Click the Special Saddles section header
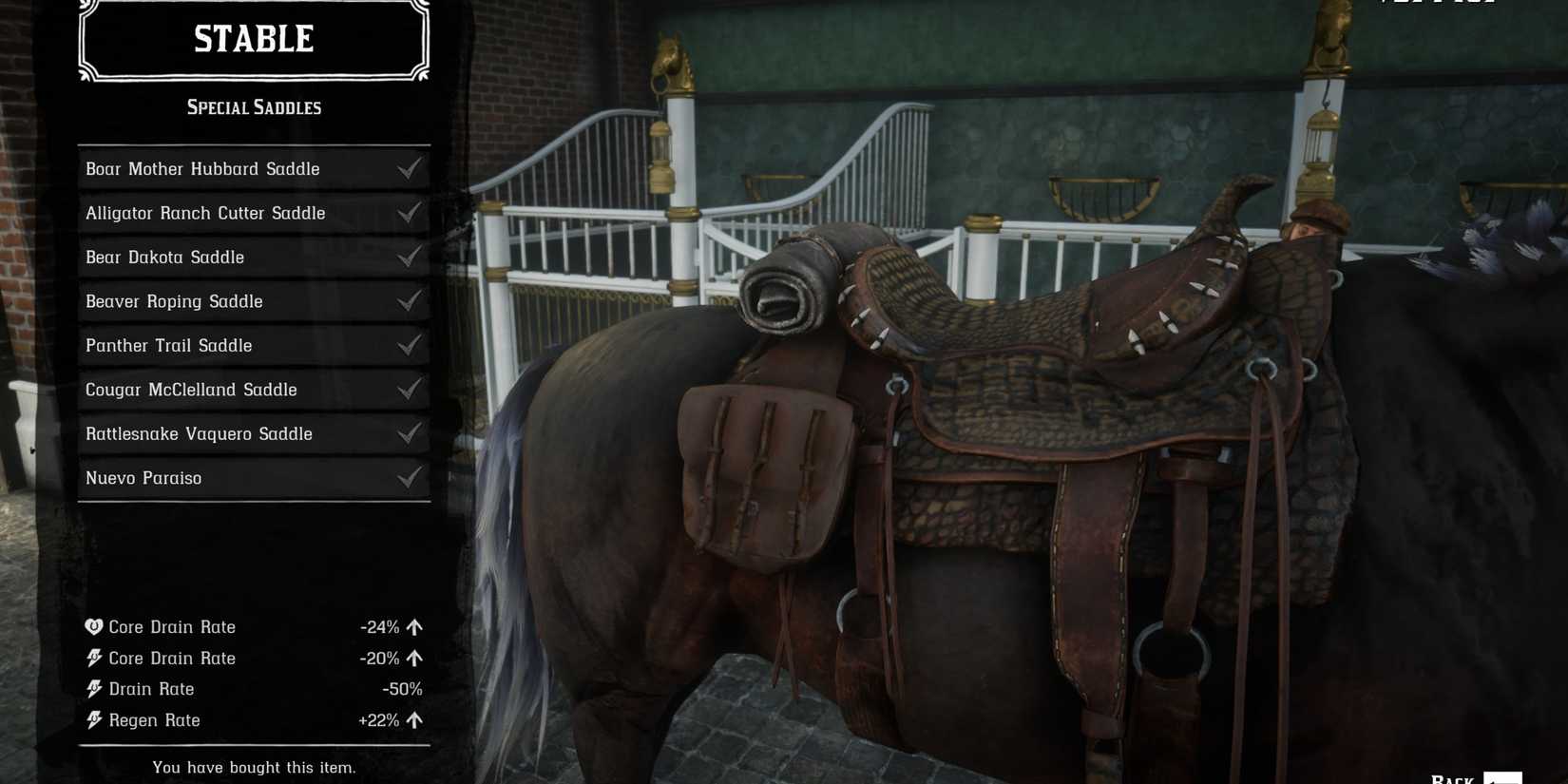1568x784 pixels. click(x=253, y=107)
